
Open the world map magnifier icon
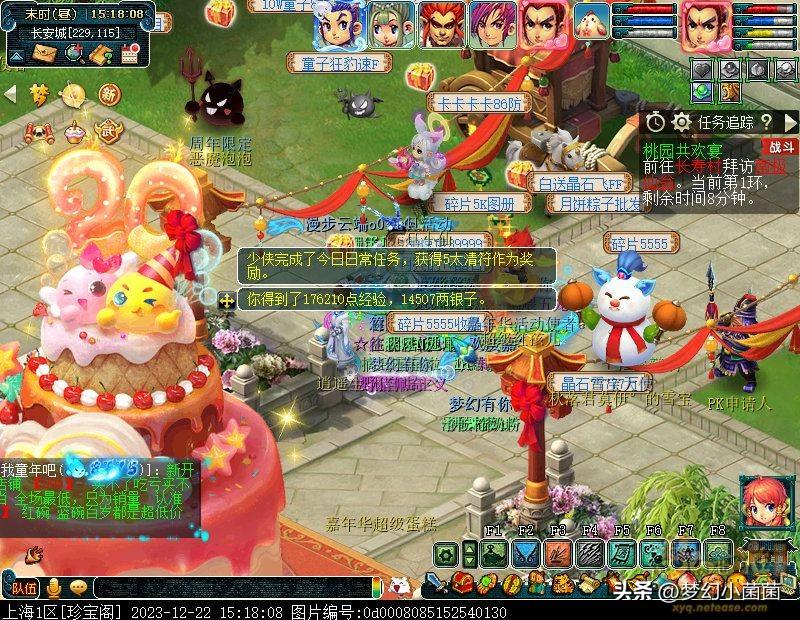72,54
